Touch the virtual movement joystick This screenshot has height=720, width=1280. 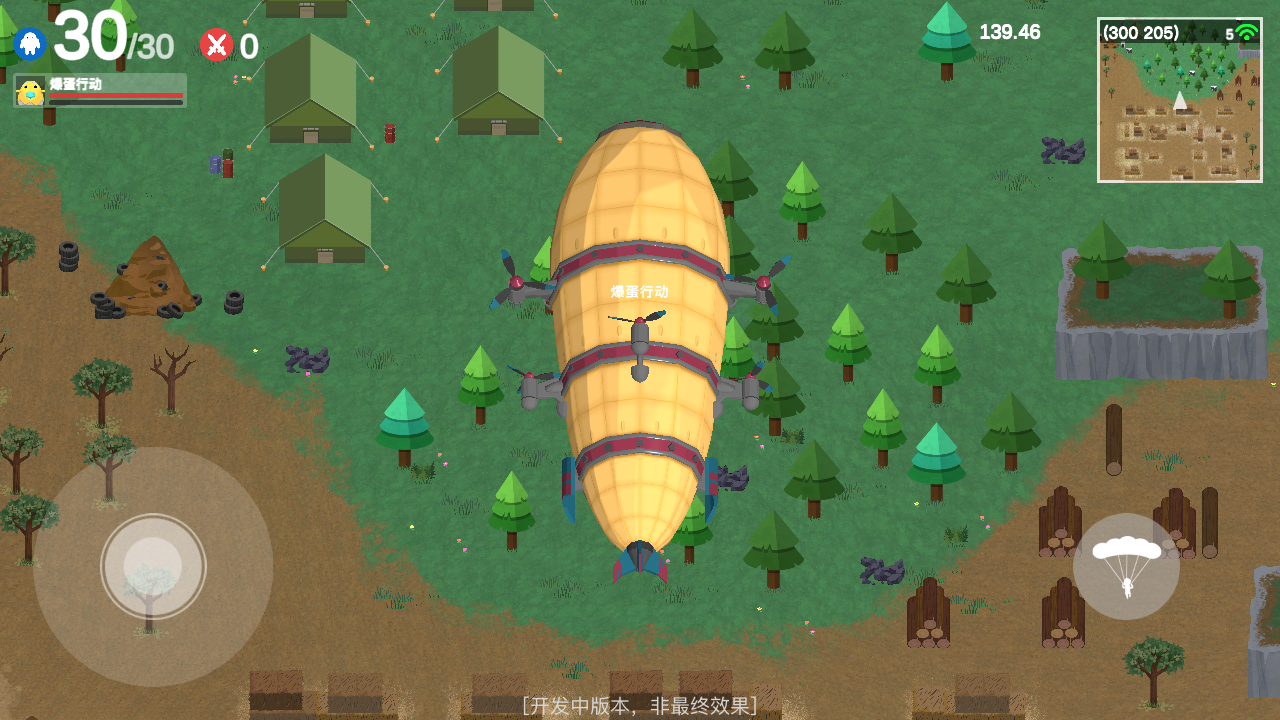click(153, 566)
